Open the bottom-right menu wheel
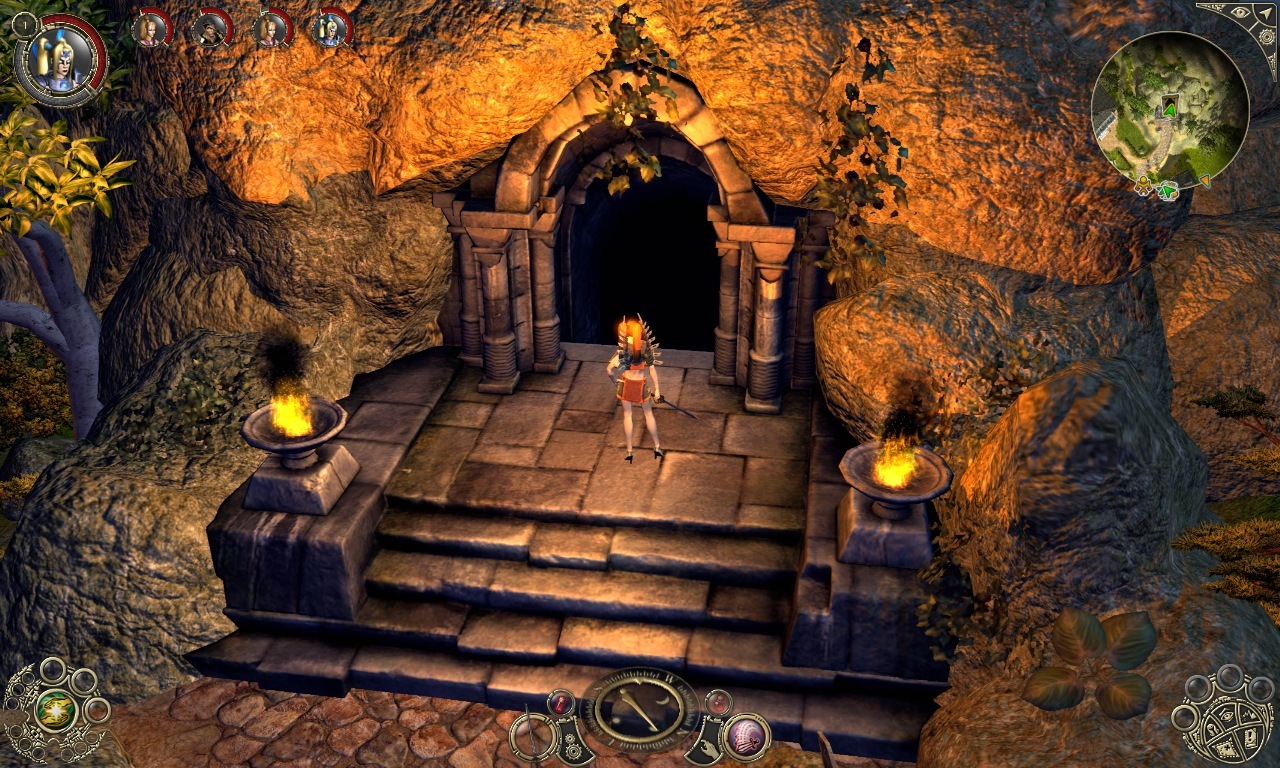The image size is (1280, 768). click(x=1228, y=720)
